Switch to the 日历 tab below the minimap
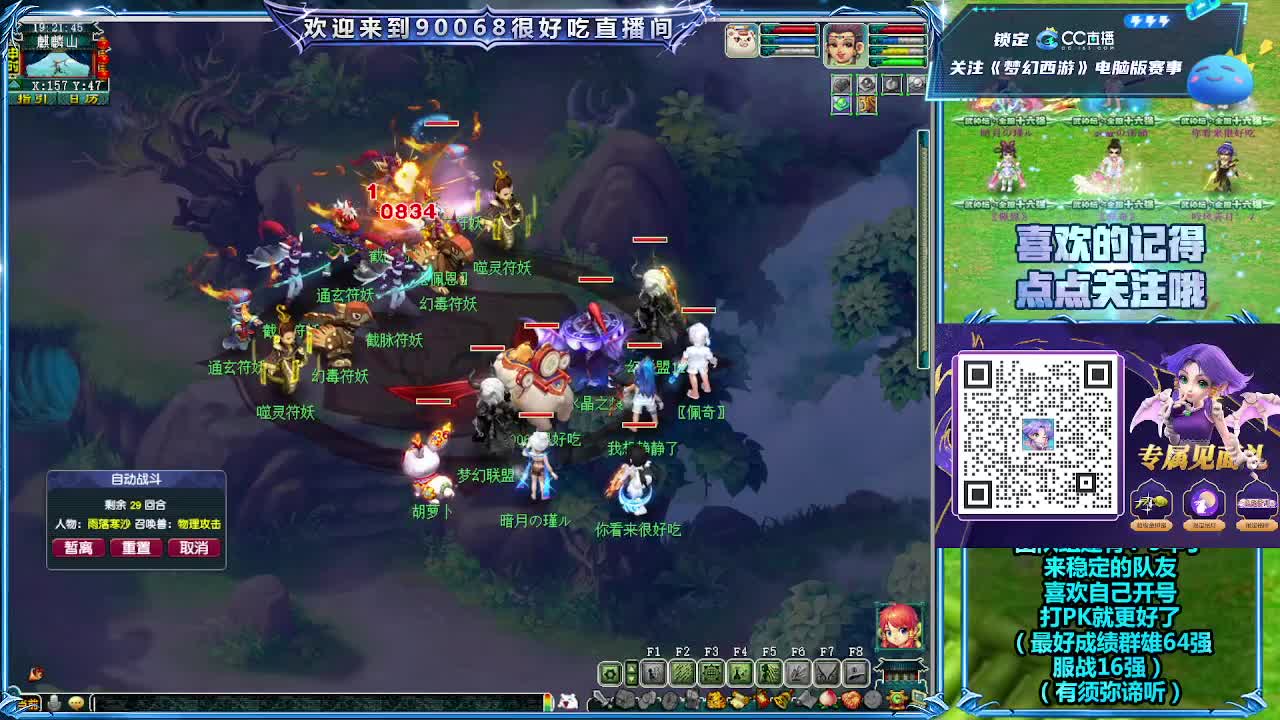Image resolution: width=1280 pixels, height=720 pixels. coord(83,98)
